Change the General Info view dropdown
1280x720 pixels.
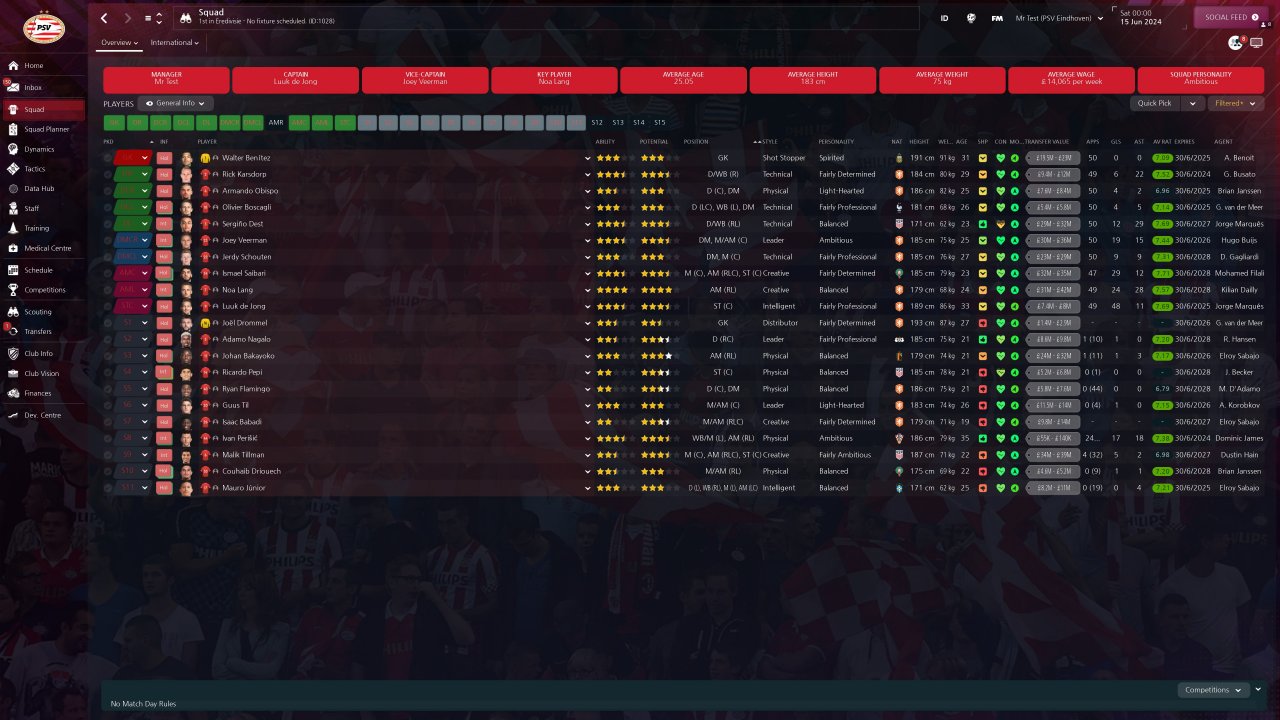[176, 103]
